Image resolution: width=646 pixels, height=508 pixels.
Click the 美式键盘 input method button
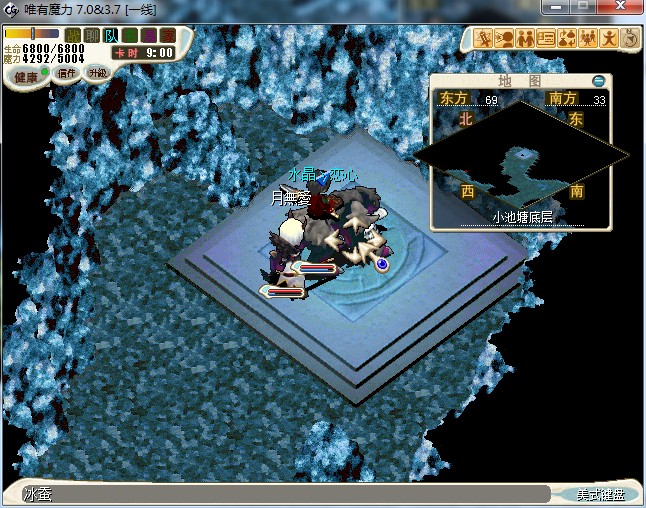602,495
